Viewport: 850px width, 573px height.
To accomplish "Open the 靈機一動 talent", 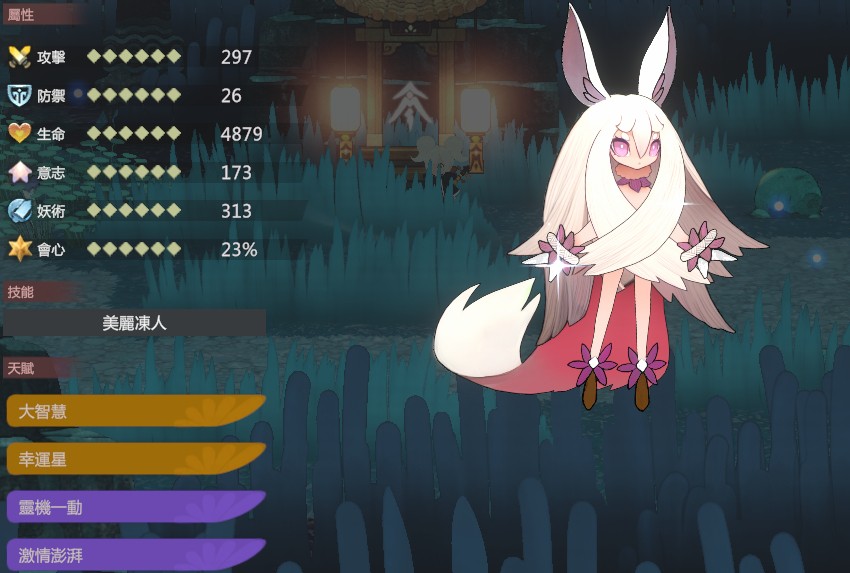I will click(x=135, y=507).
